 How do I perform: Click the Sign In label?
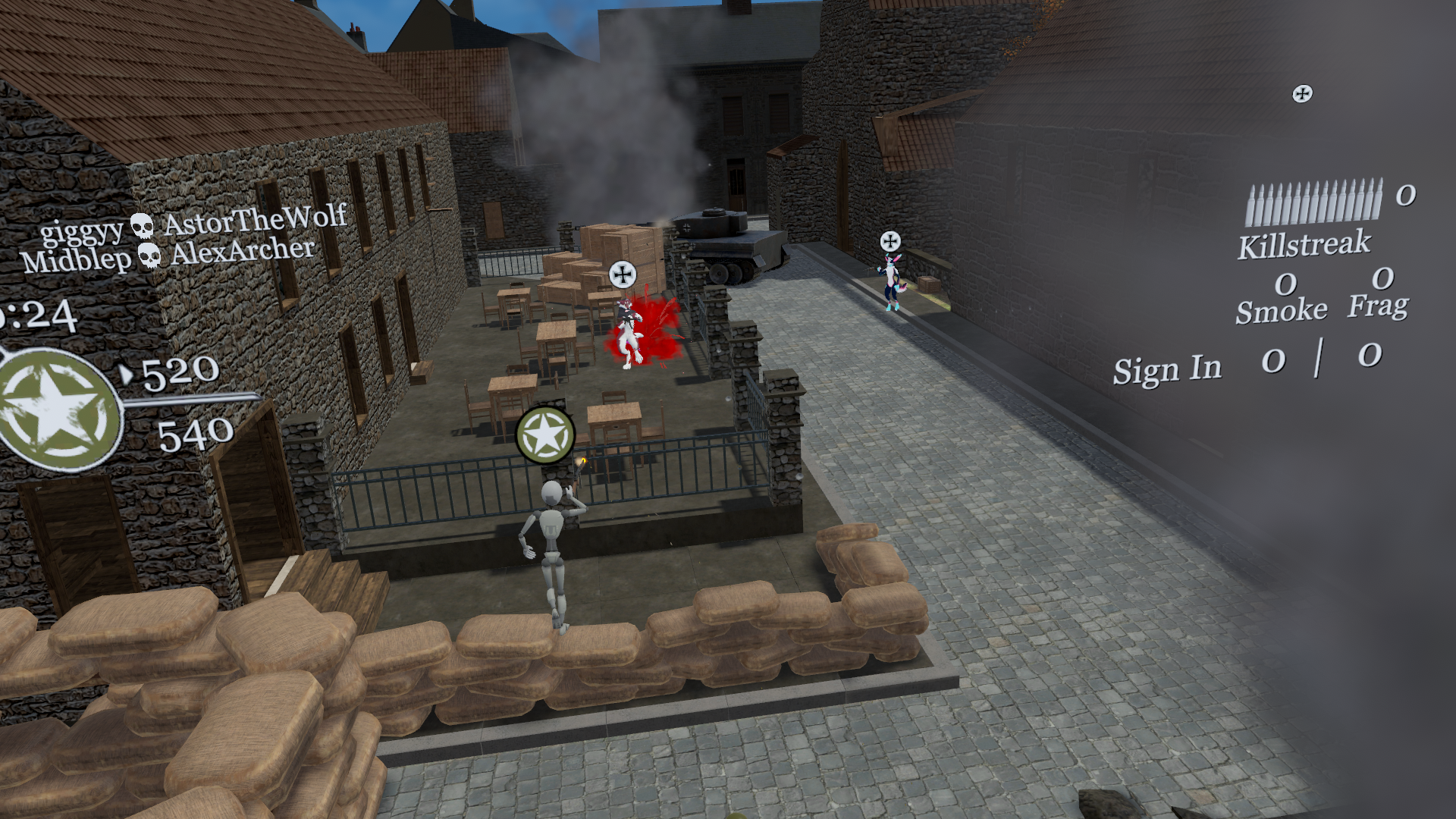point(1167,370)
